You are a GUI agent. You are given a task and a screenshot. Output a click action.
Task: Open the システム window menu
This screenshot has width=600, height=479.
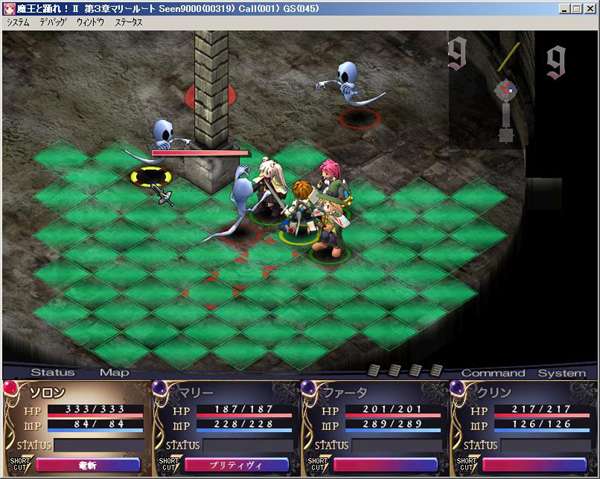[18, 21]
